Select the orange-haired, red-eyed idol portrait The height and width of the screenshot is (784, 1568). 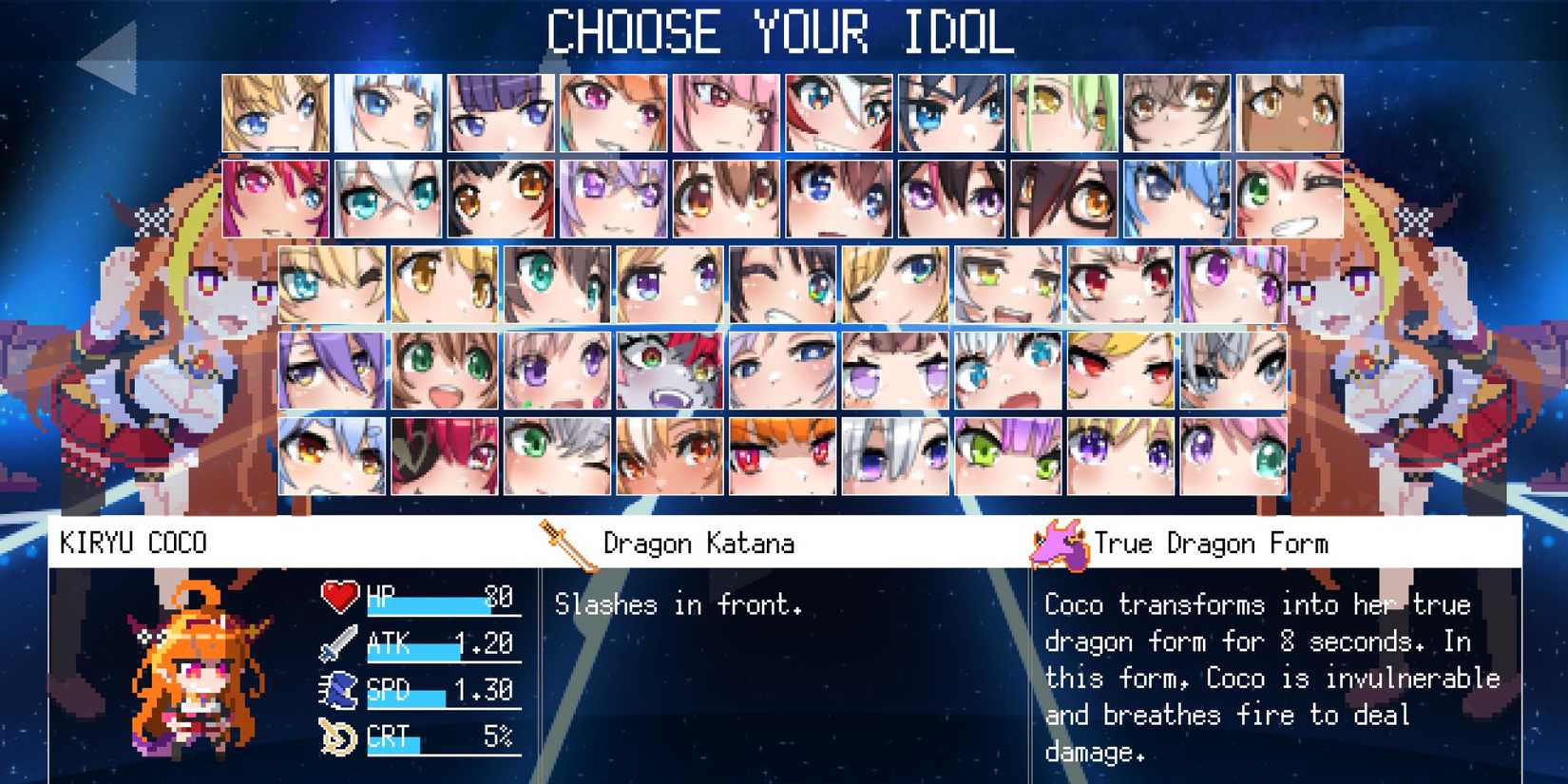tap(782, 456)
